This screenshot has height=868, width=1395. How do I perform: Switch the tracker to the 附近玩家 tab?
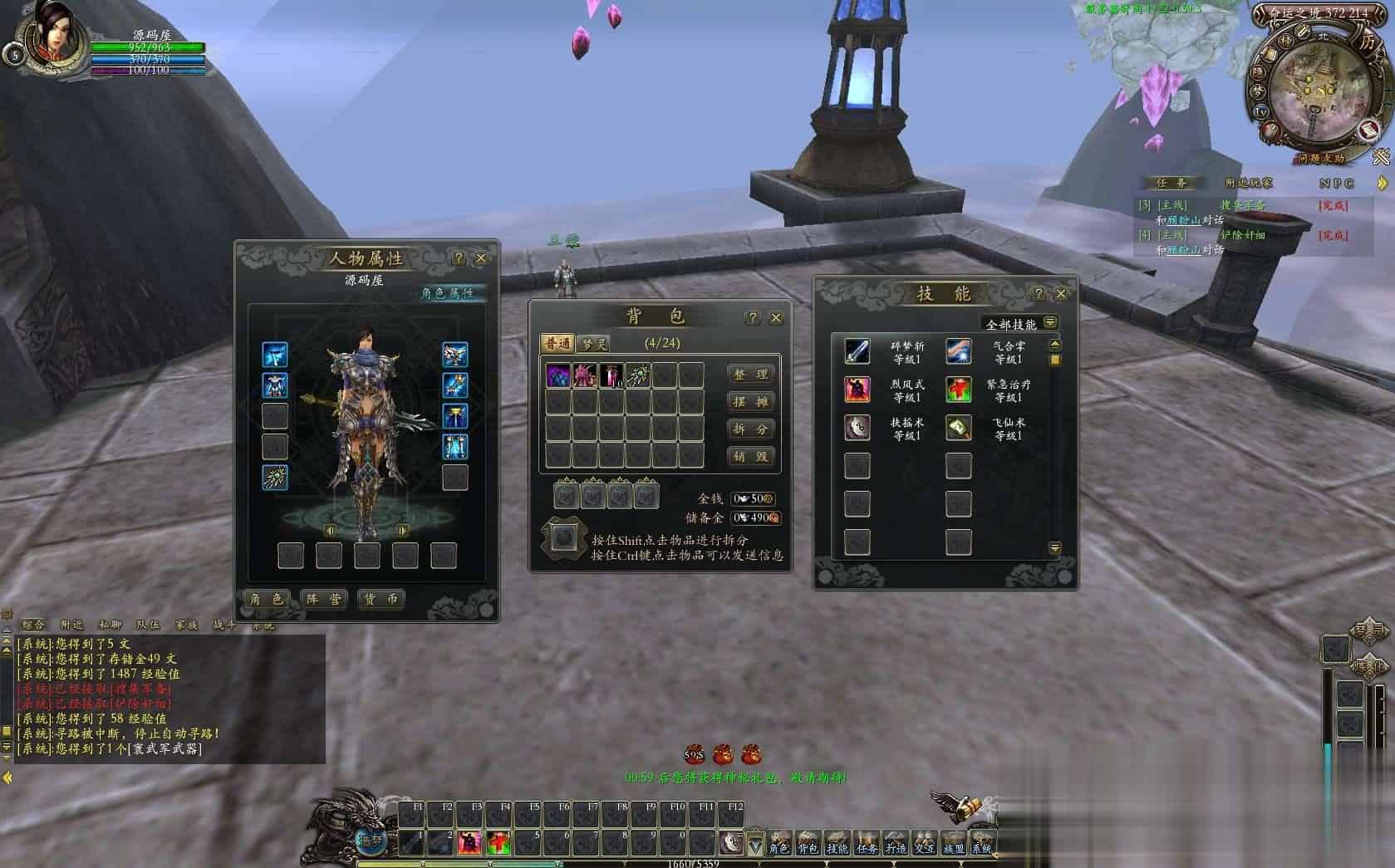pos(1248,183)
